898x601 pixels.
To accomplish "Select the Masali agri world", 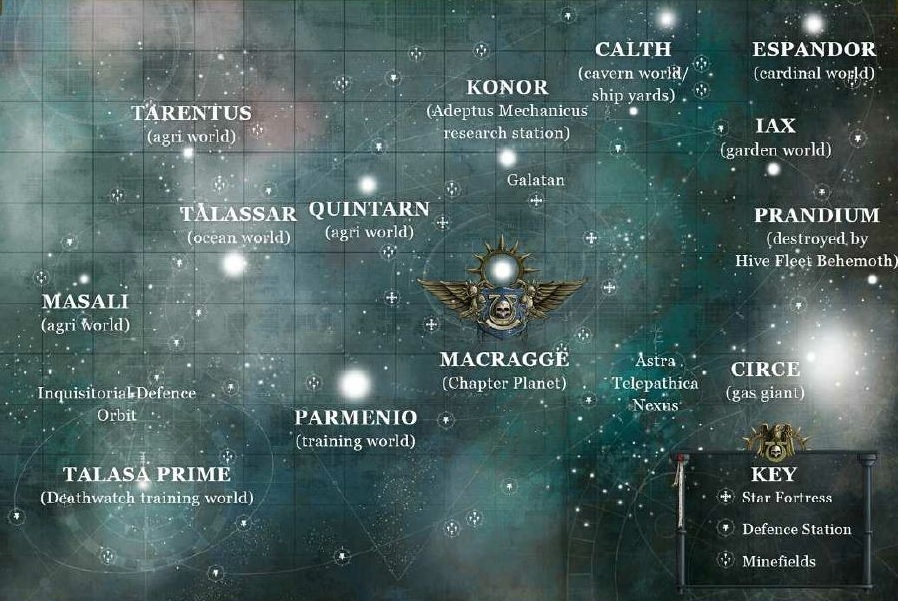I will 85,301.
